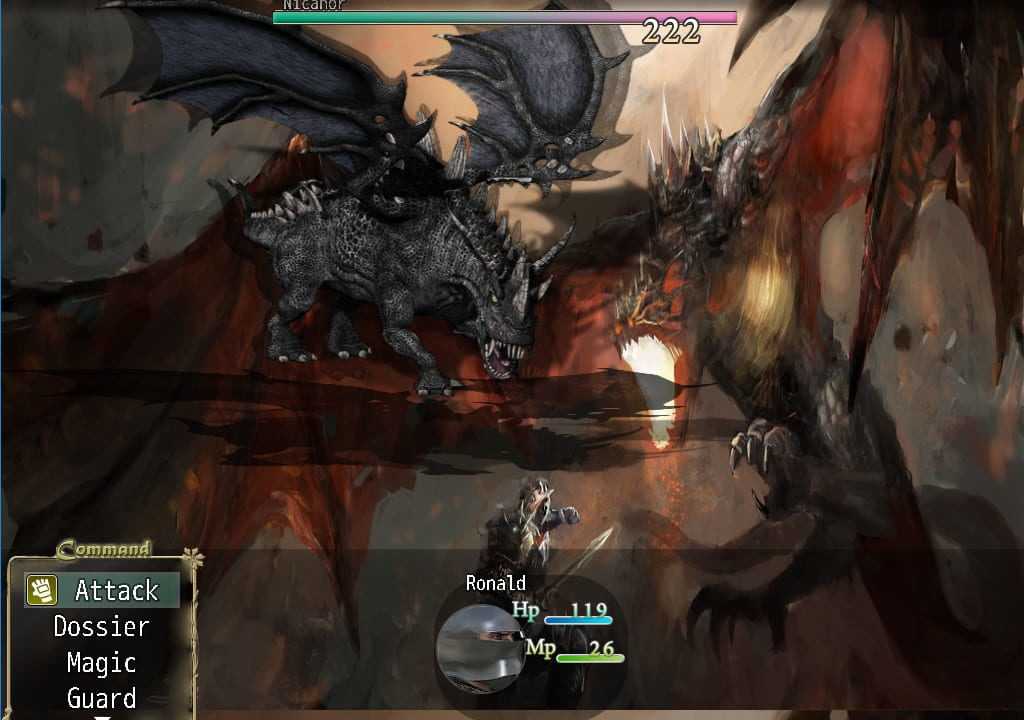Open the Magic command list
Image resolution: width=1024 pixels, height=720 pixels.
(x=101, y=663)
